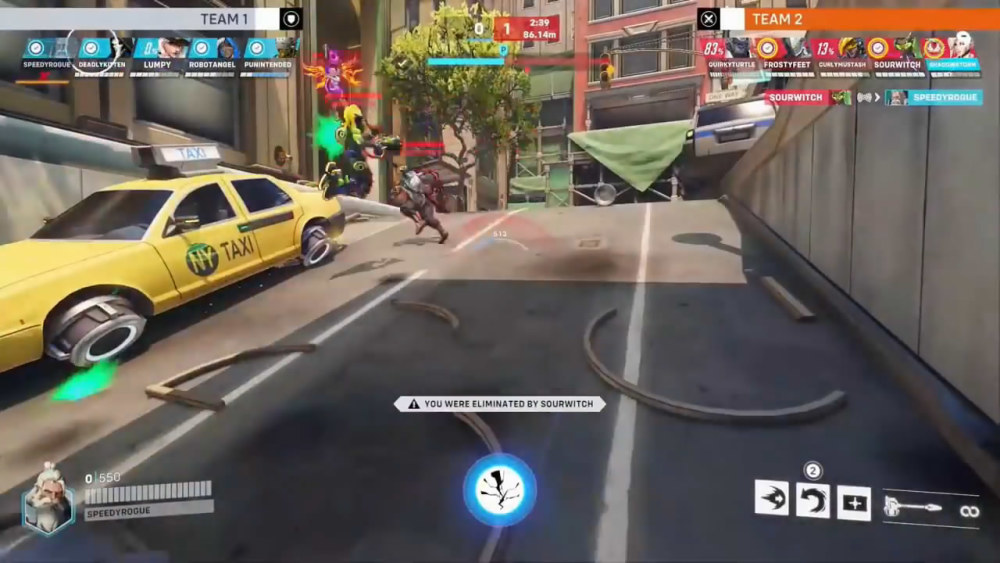Select SPEEDYROGUE in the Team 1 roster

pyautogui.click(x=47, y=53)
